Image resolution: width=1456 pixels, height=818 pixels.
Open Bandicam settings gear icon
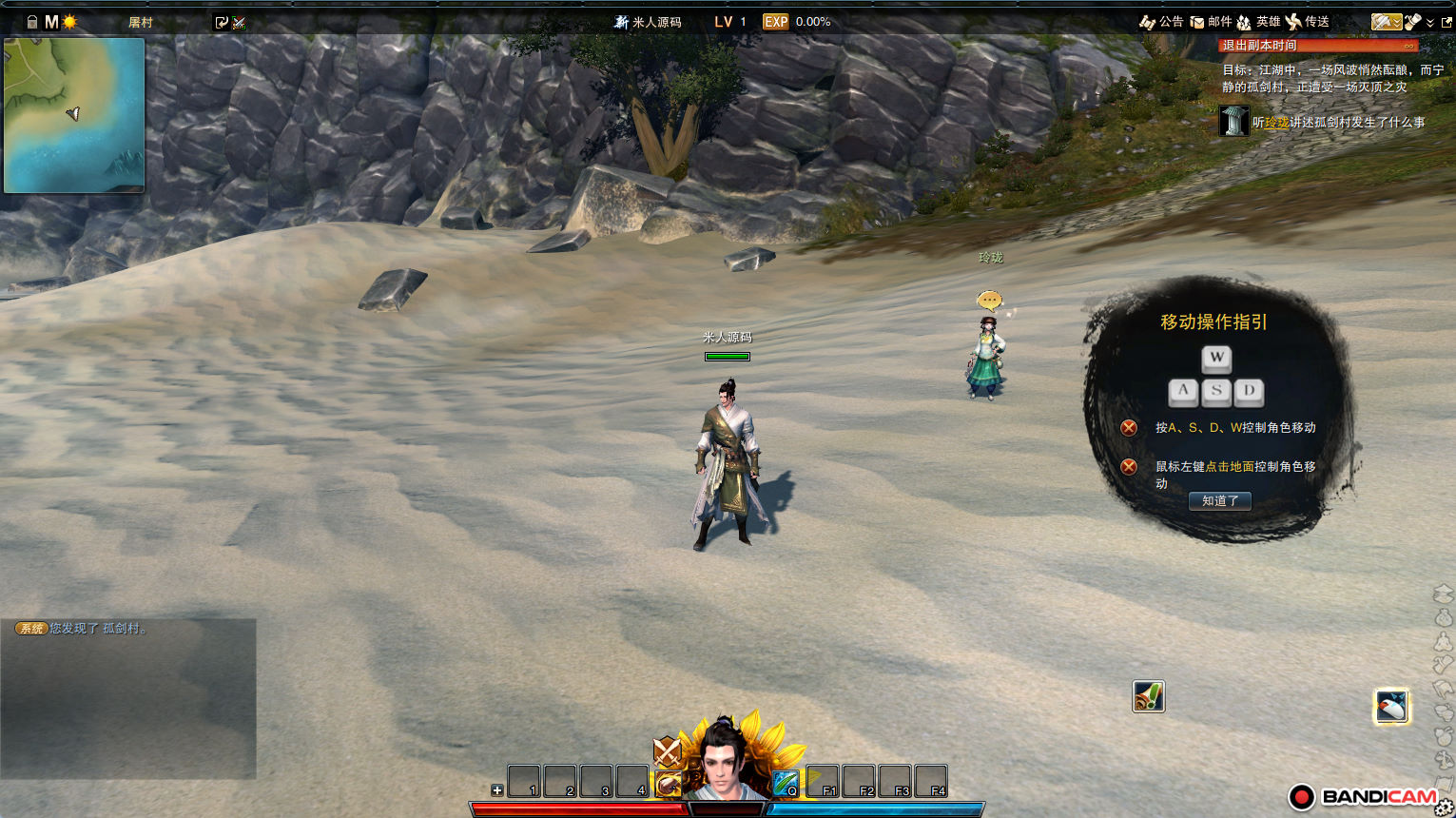1444,808
